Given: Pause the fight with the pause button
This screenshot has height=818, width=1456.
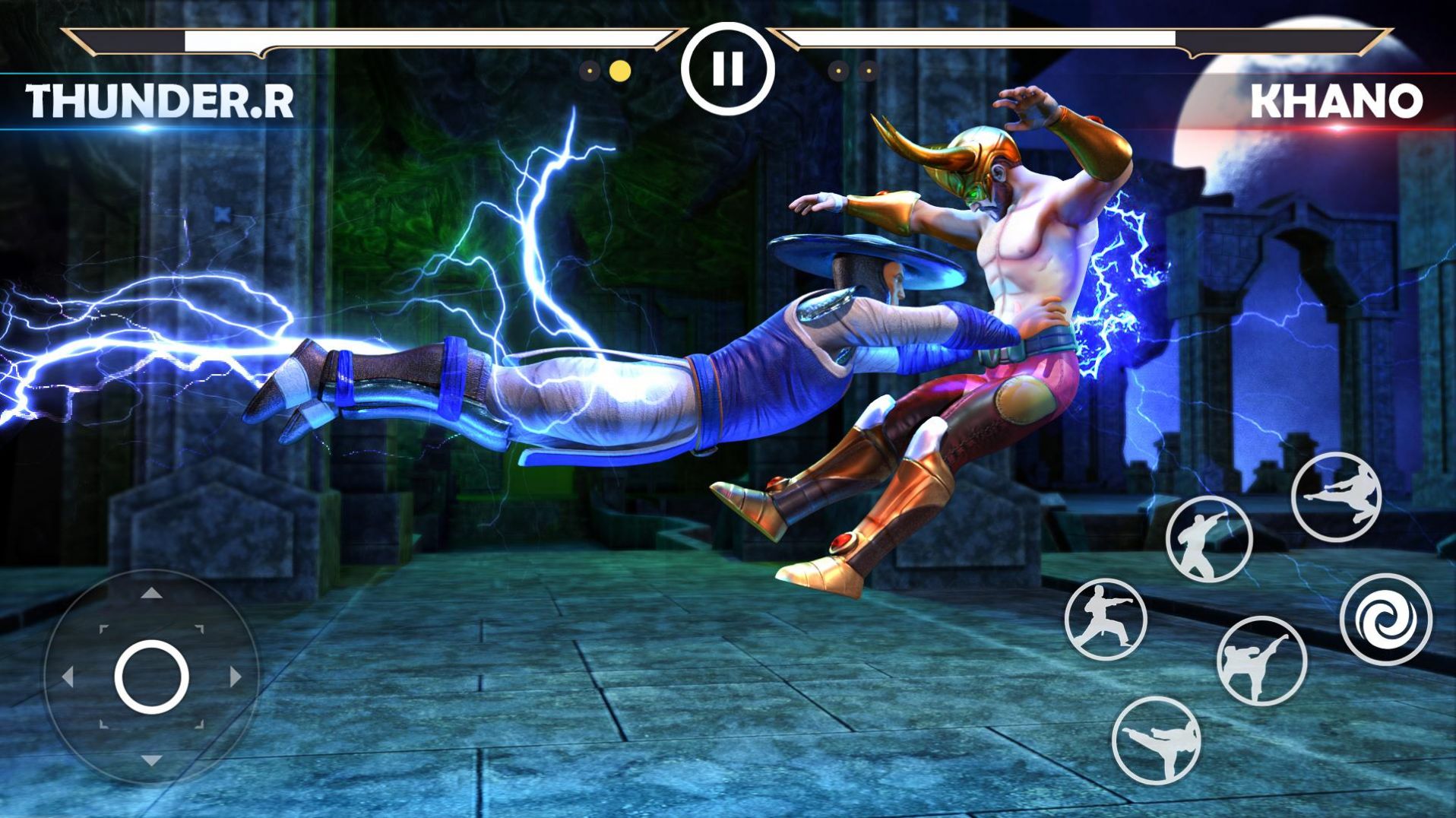Looking at the screenshot, I should click(727, 69).
